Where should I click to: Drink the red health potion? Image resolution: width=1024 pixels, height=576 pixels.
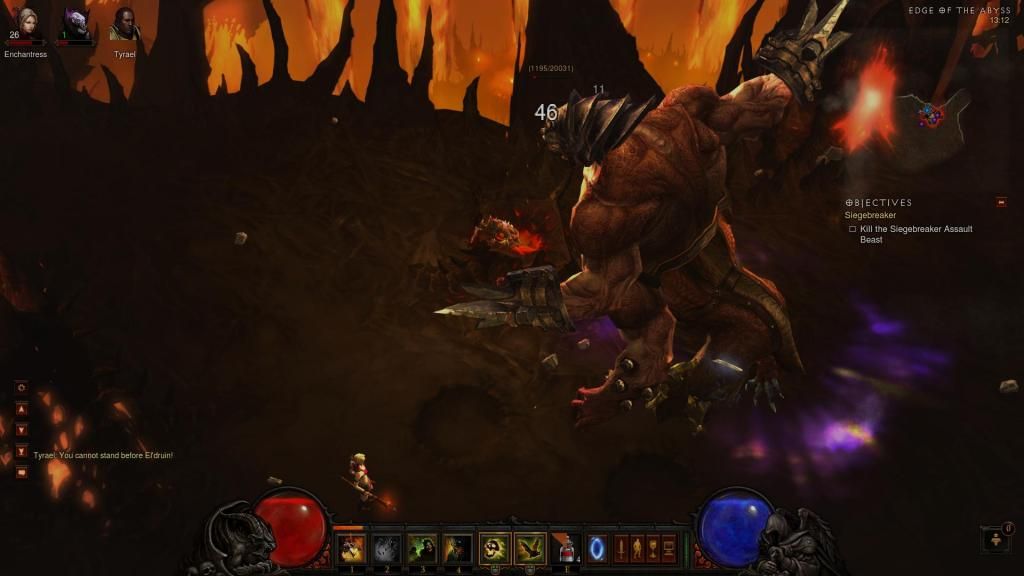click(x=566, y=548)
